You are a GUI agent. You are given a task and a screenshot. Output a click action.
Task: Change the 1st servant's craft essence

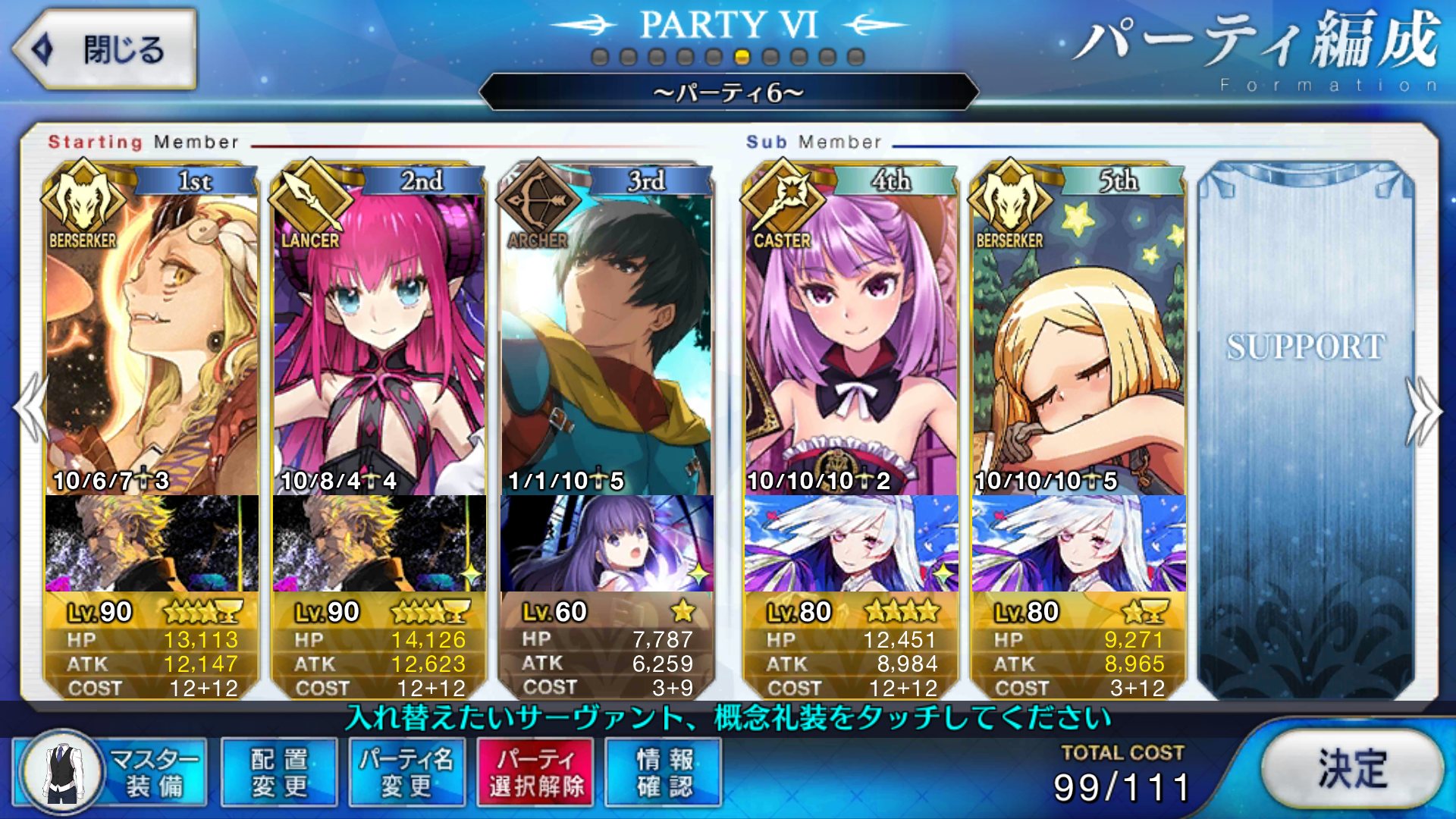tap(152, 543)
